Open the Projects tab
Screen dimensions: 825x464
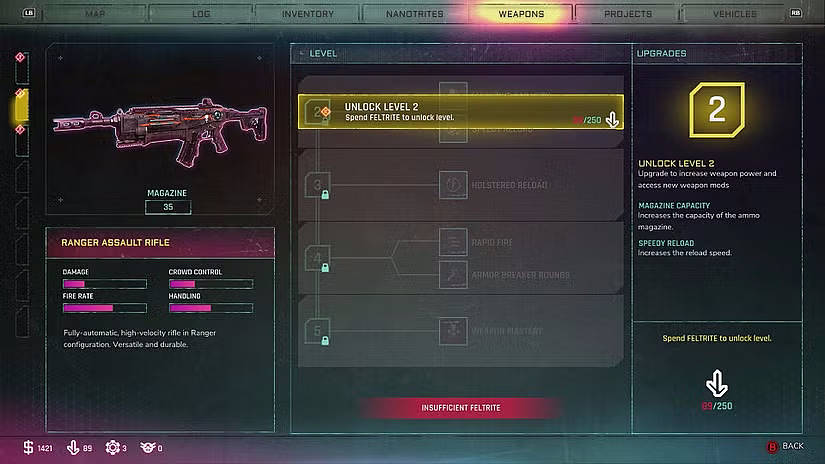click(628, 14)
